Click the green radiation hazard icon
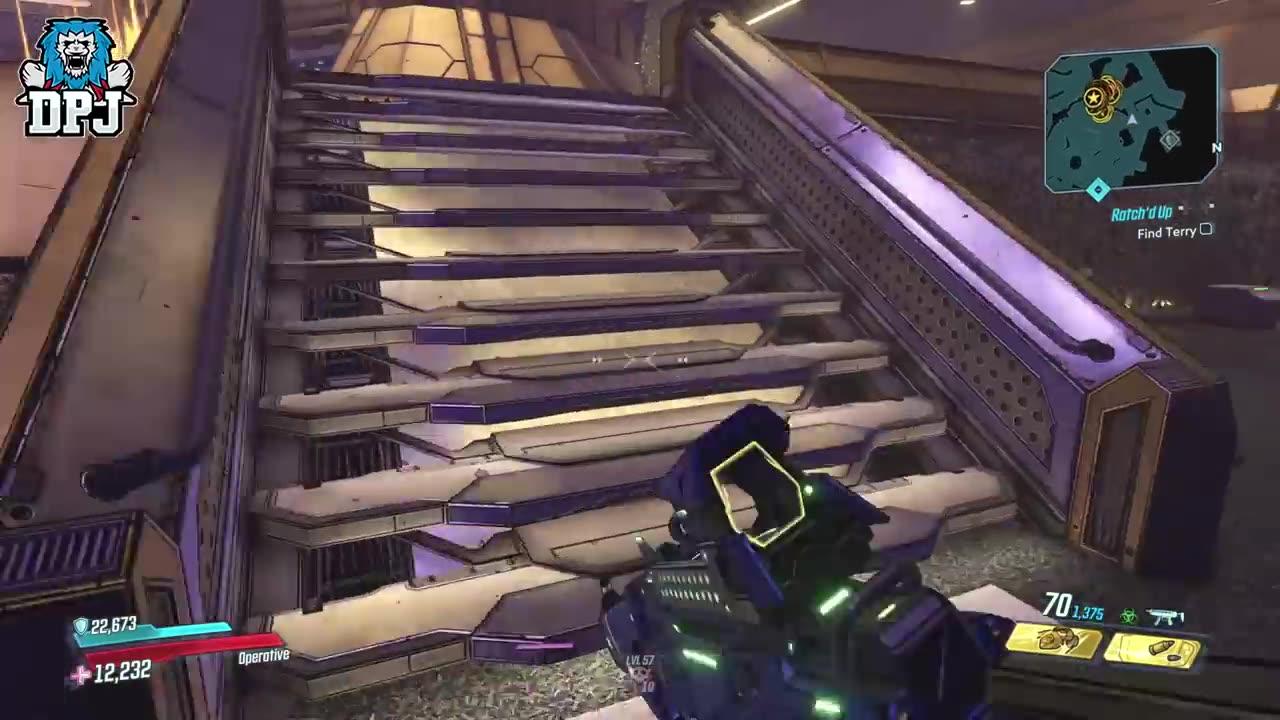The width and height of the screenshot is (1280, 720). [x=1127, y=617]
